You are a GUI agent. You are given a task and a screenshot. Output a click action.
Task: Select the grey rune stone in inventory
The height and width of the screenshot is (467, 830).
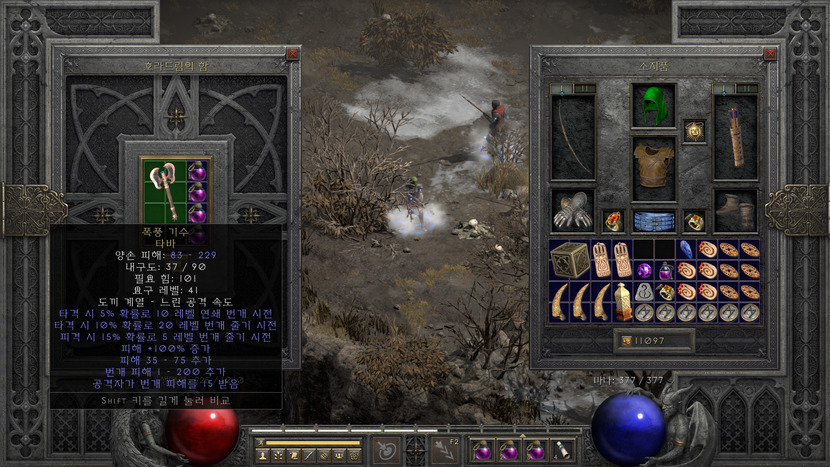coord(645,292)
